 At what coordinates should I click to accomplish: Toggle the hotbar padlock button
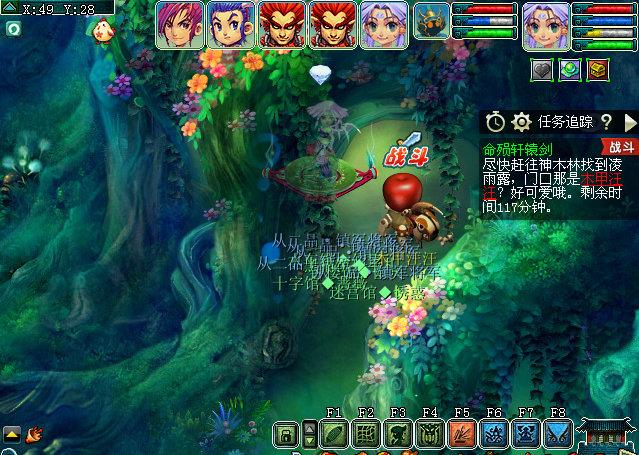tap(286, 434)
